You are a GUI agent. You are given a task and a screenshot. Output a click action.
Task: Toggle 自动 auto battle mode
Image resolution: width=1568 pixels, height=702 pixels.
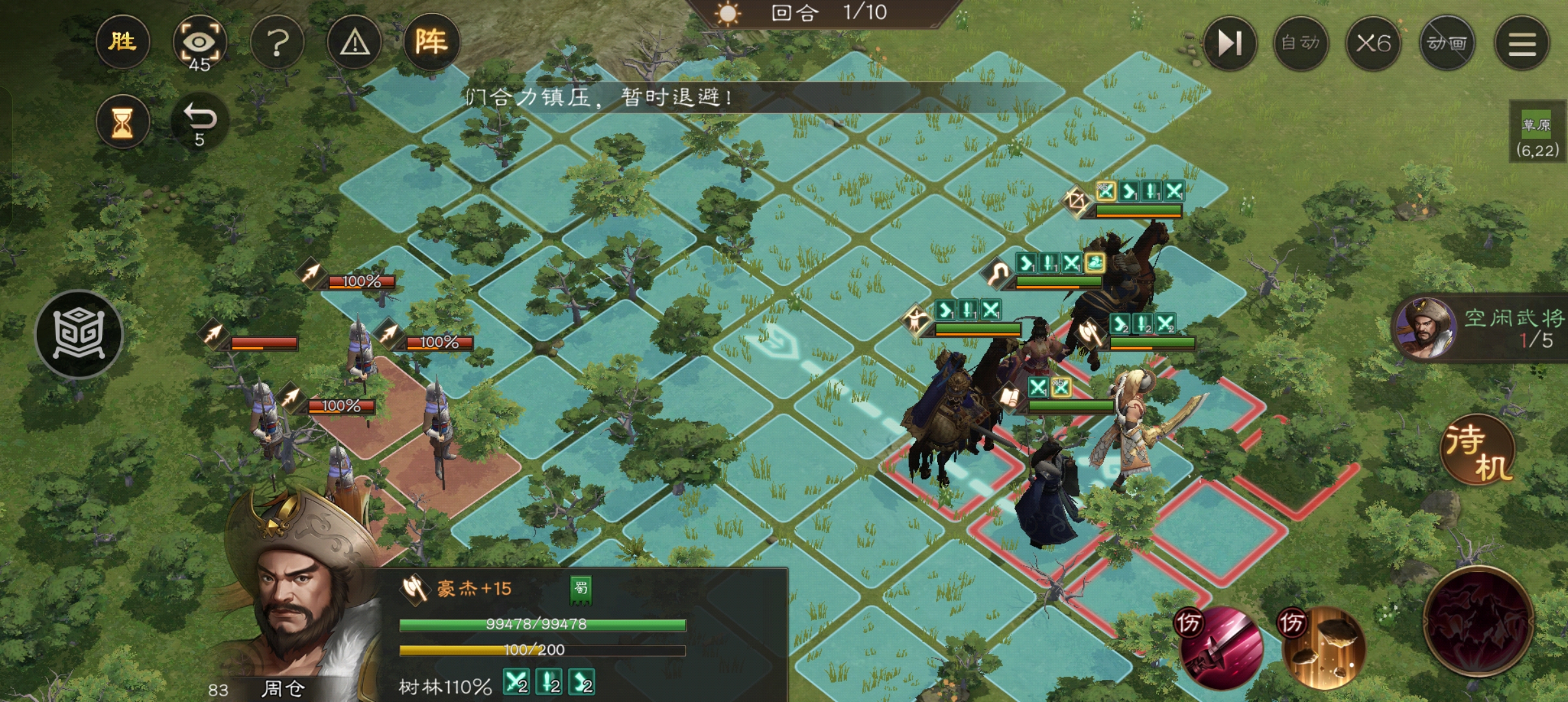click(x=1300, y=44)
